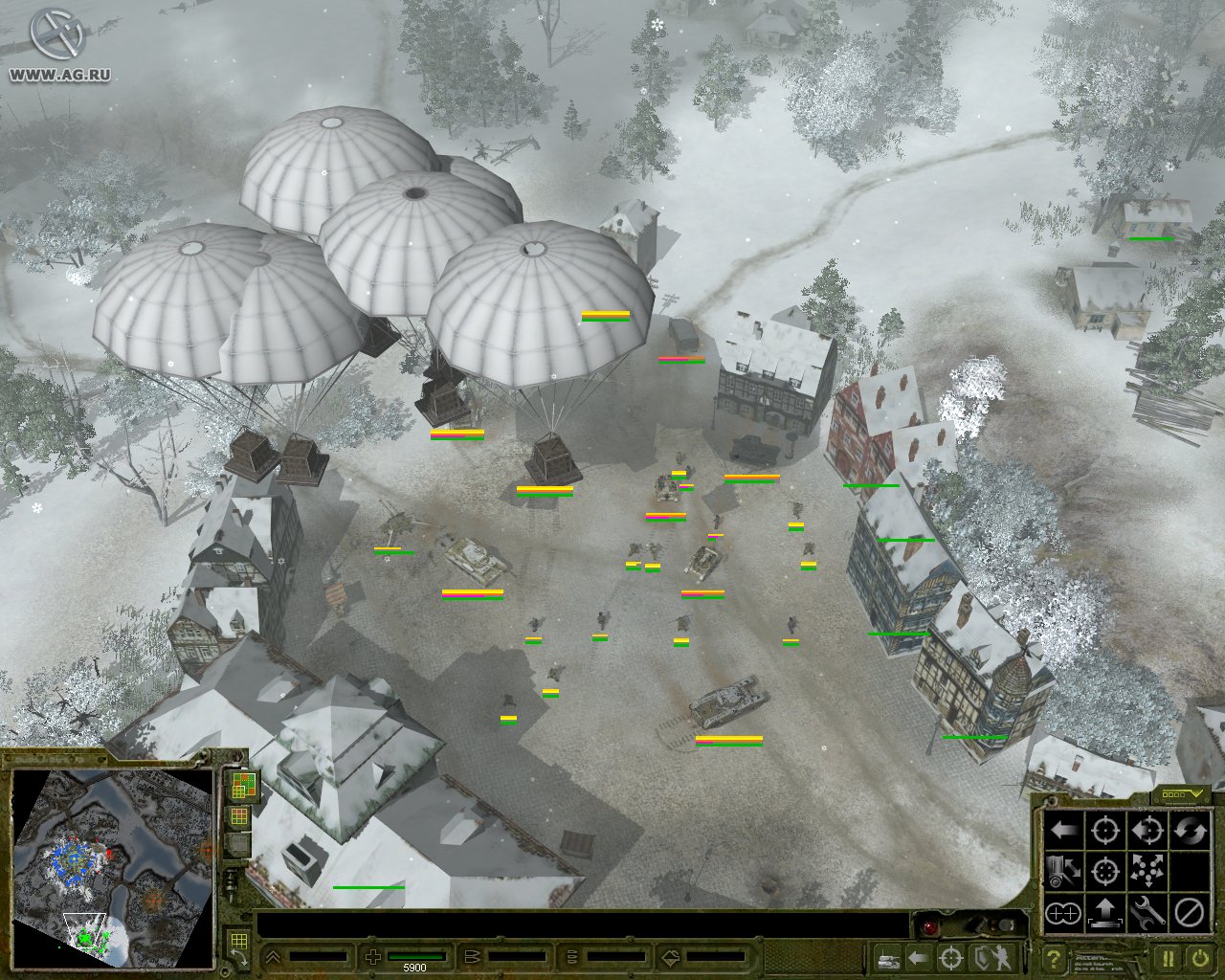1225x980 pixels.
Task: Click the upward arrow unload command
Action: (x=1105, y=914)
